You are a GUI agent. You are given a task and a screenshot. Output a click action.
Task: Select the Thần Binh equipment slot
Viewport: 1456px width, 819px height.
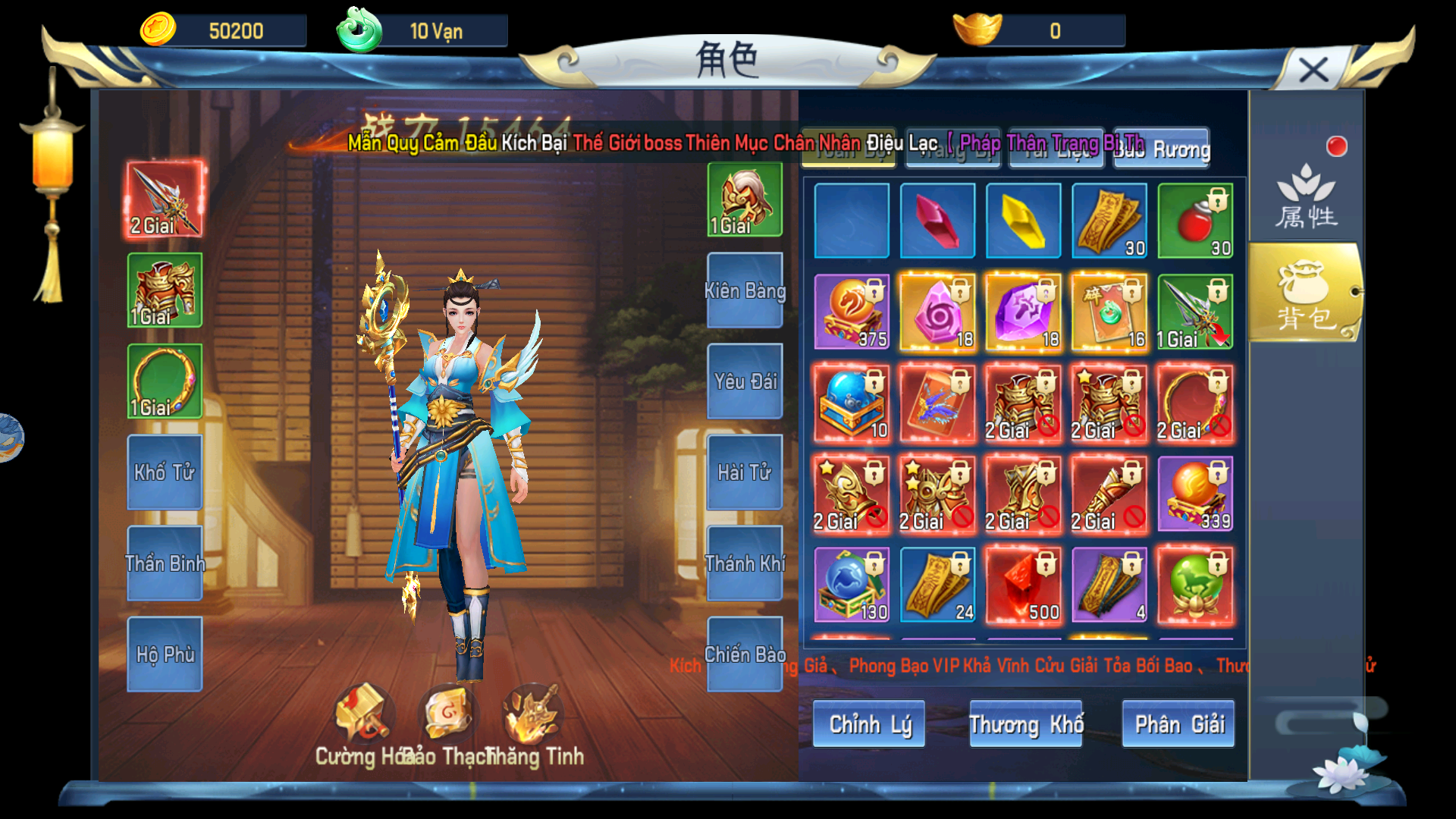pyautogui.click(x=164, y=564)
